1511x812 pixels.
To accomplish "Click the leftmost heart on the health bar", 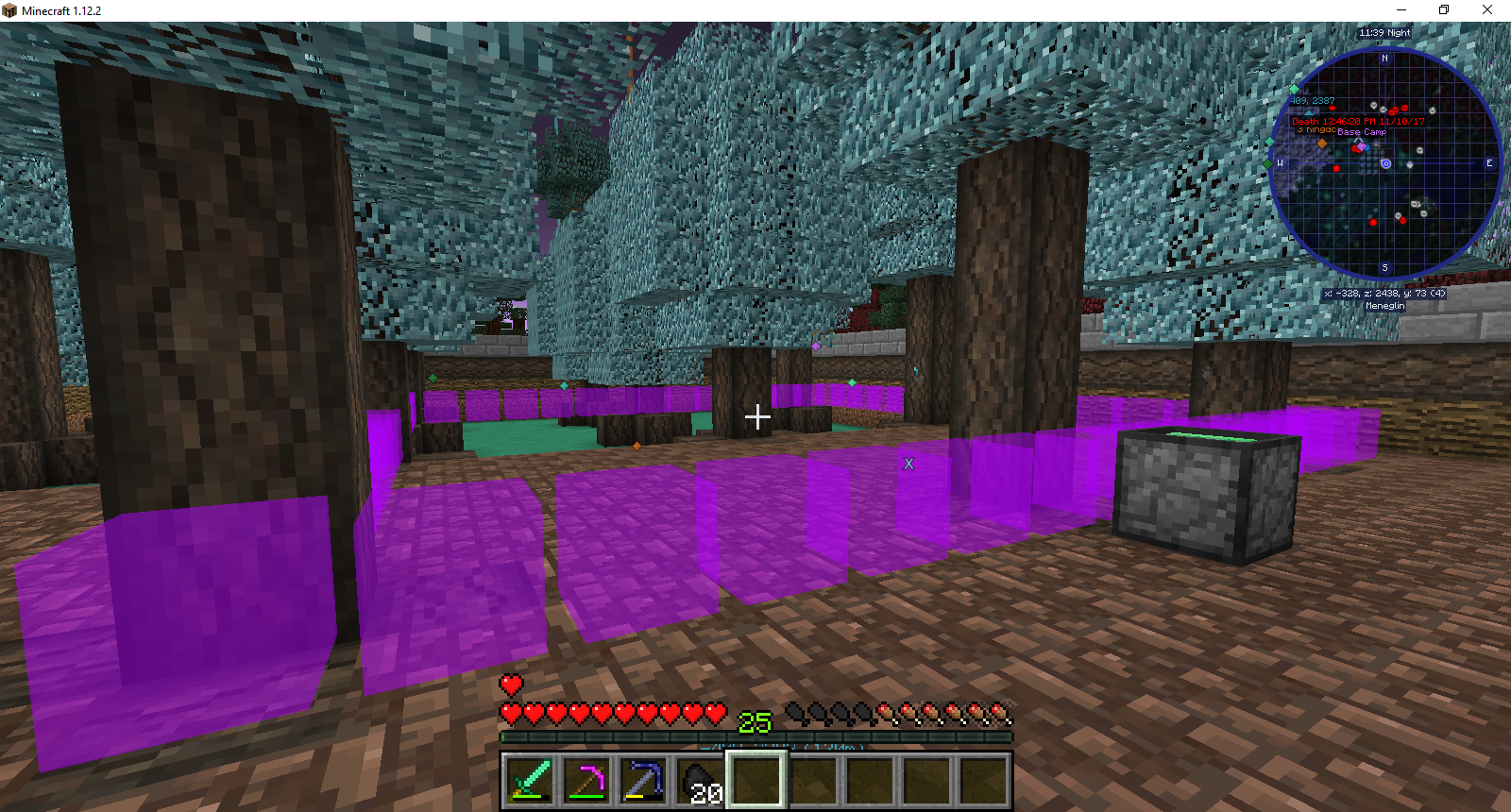I will point(509,713).
